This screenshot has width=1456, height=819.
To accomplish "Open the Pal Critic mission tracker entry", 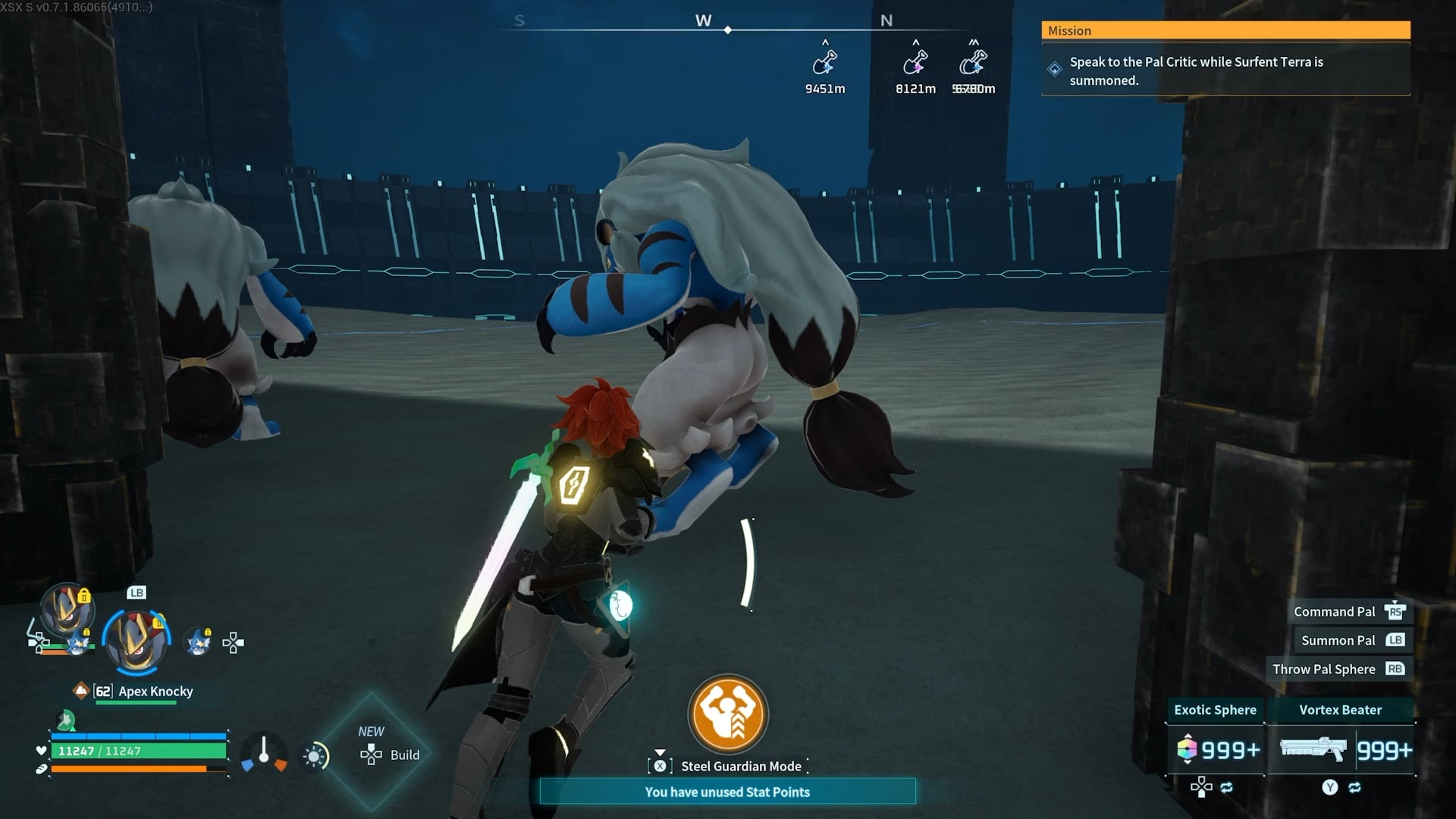I will click(x=1225, y=71).
